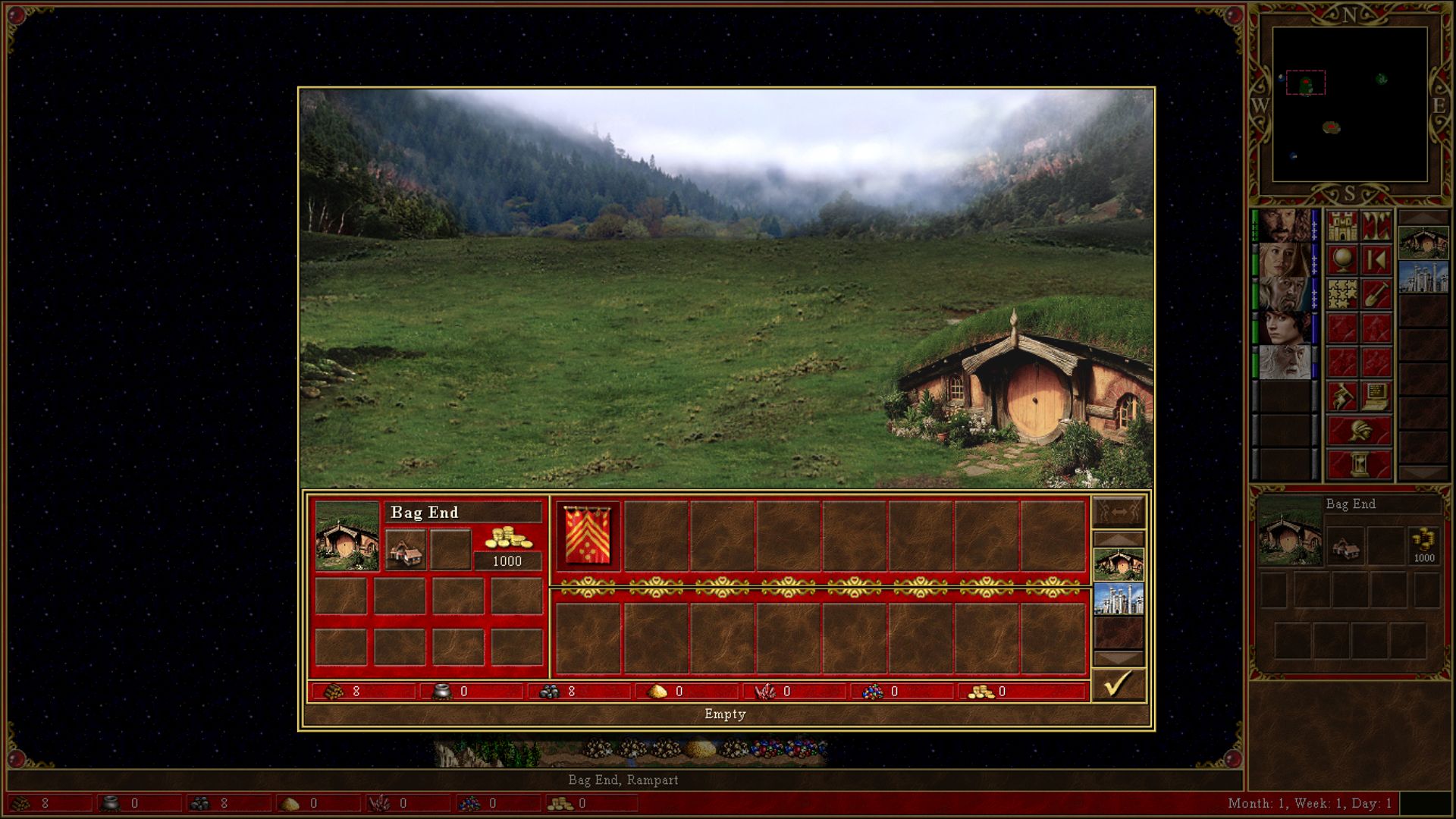This screenshot has height=819, width=1456.
Task: Click the garrison exchange heroes button
Action: click(1118, 513)
